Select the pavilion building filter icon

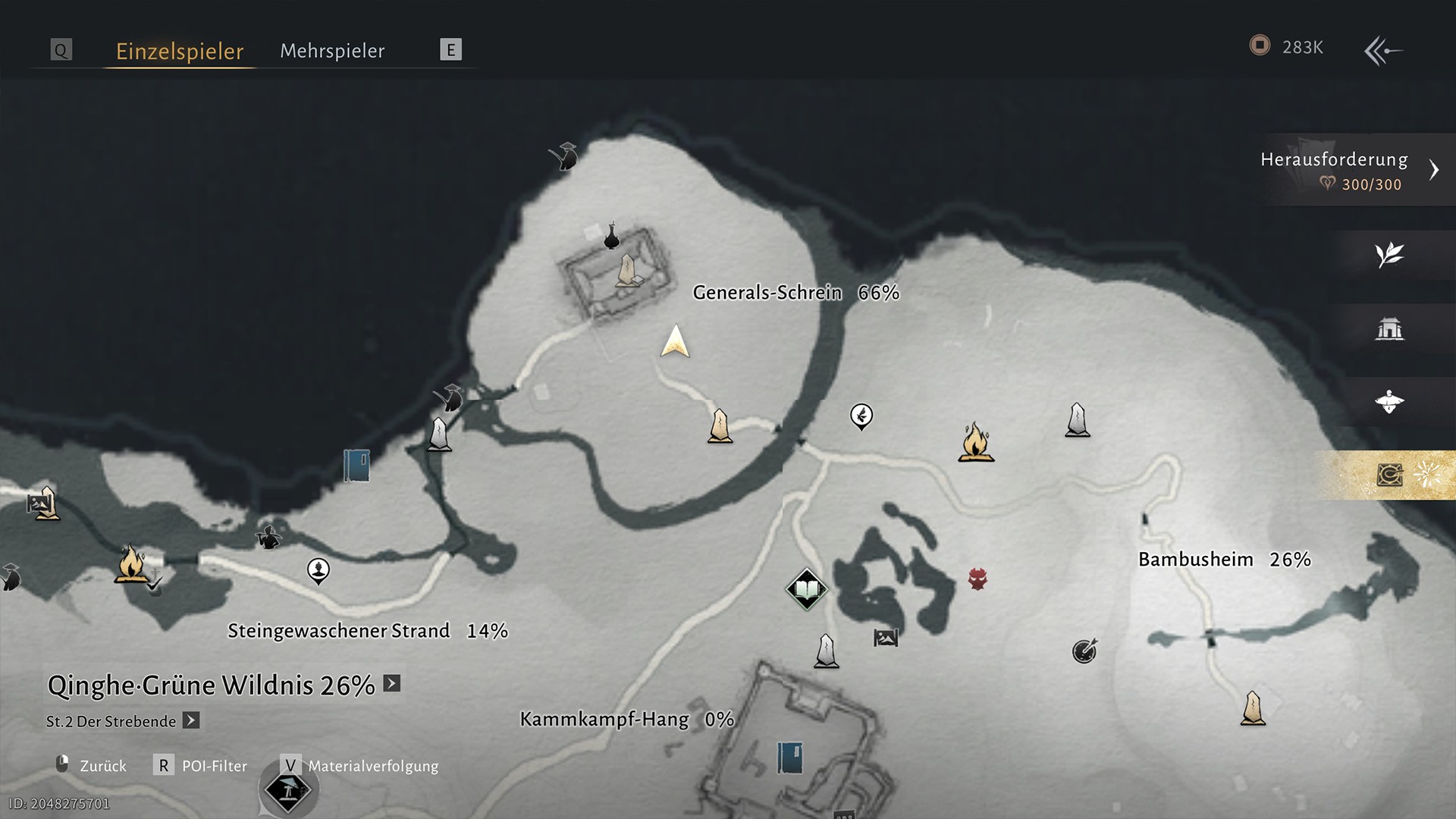pyautogui.click(x=1389, y=329)
